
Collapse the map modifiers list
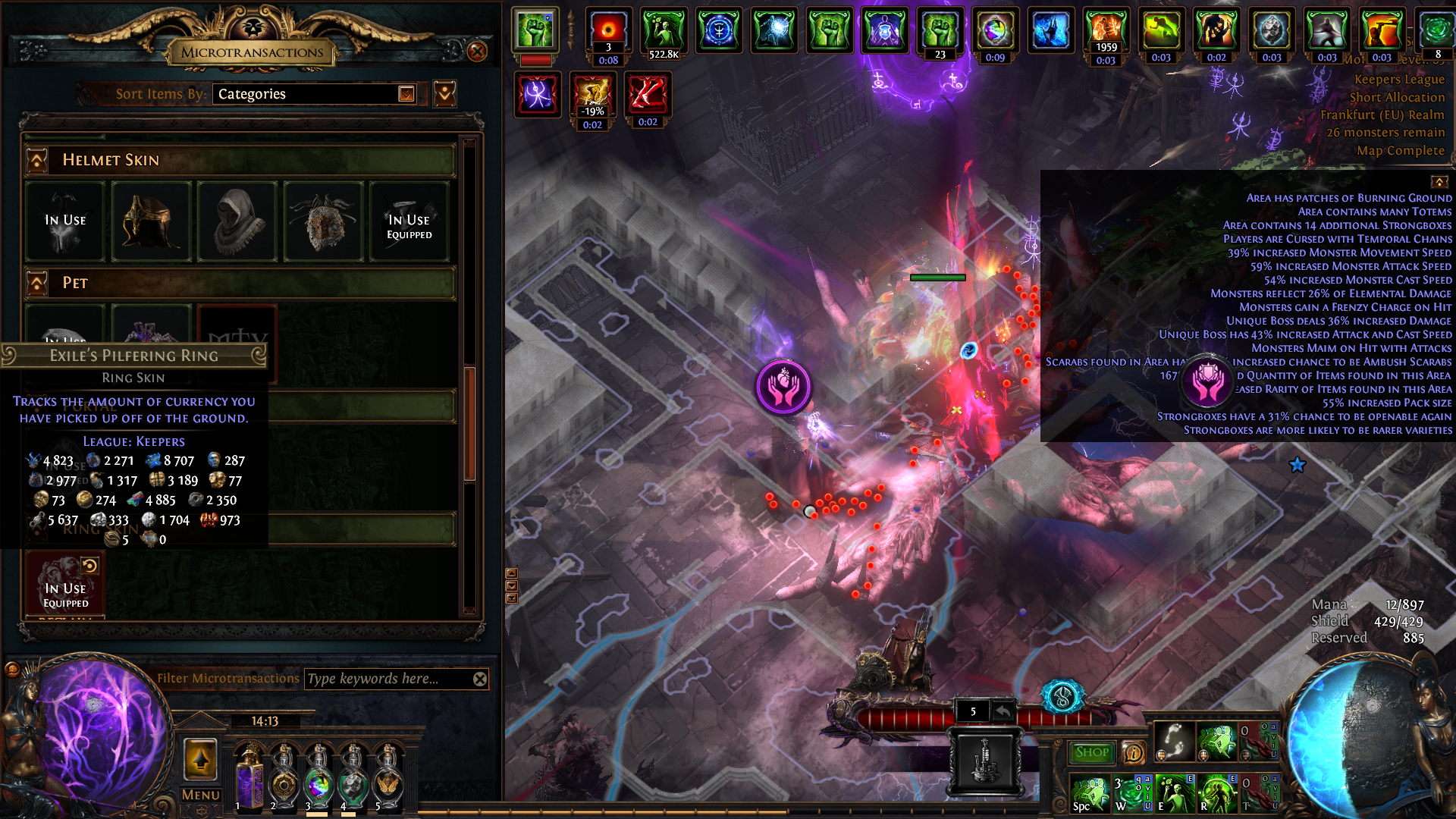(x=1439, y=182)
